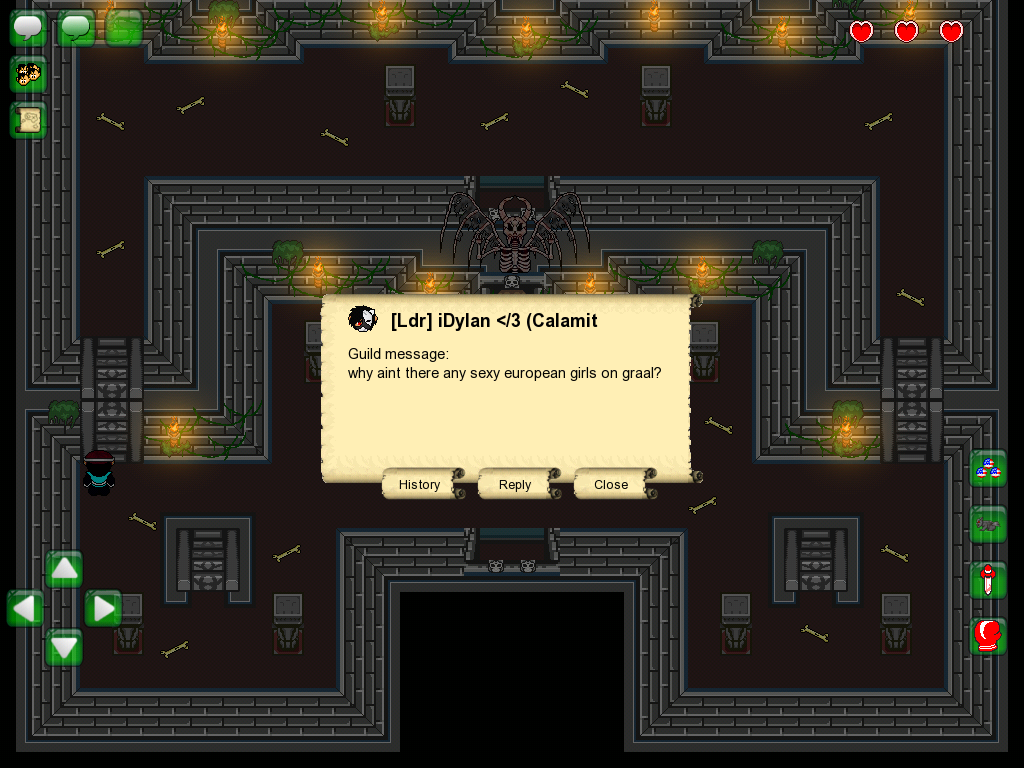Tap the left arrow on the D-pad

point(25,608)
